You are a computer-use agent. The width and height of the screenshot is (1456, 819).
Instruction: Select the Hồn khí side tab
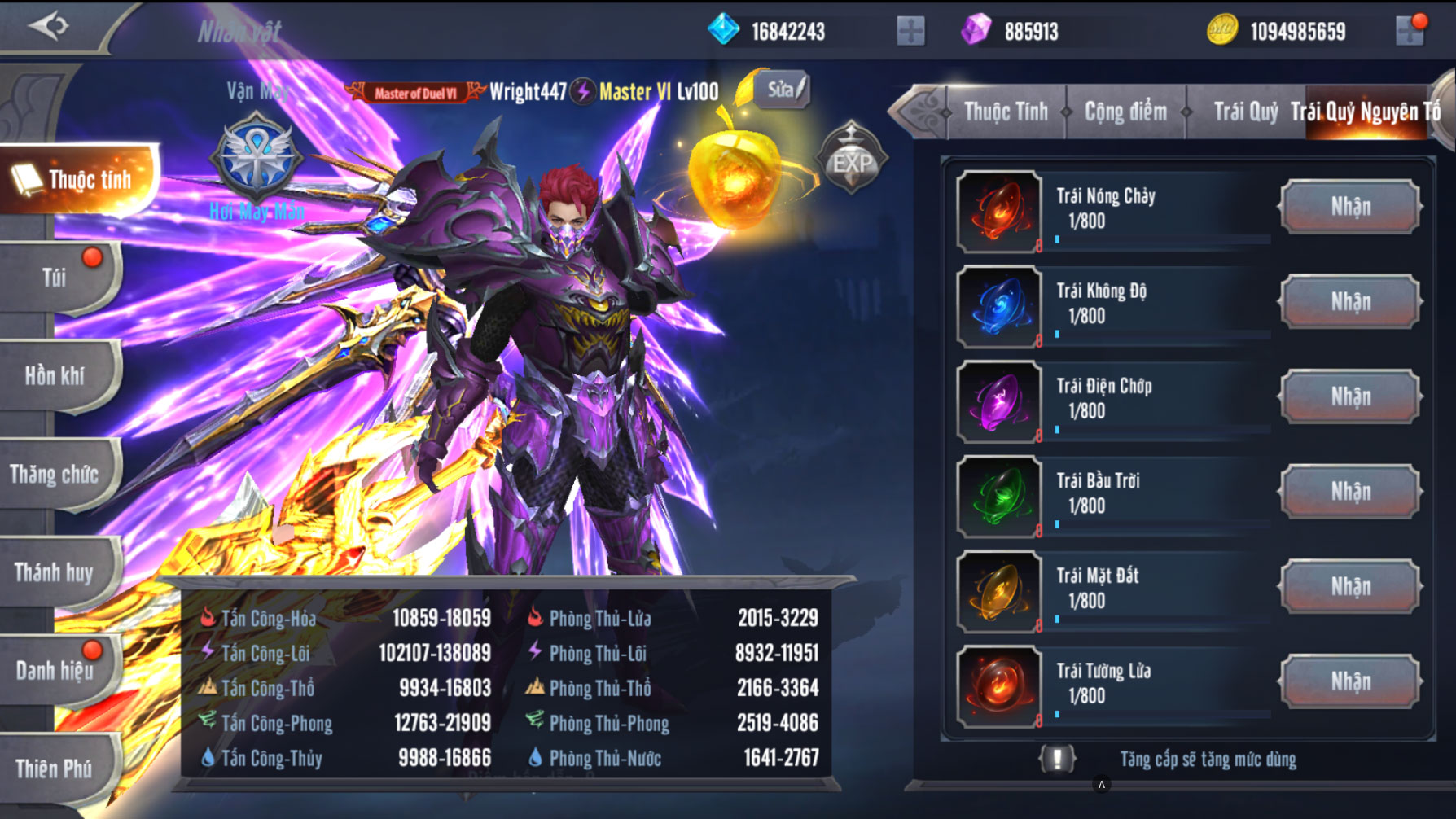click(55, 376)
